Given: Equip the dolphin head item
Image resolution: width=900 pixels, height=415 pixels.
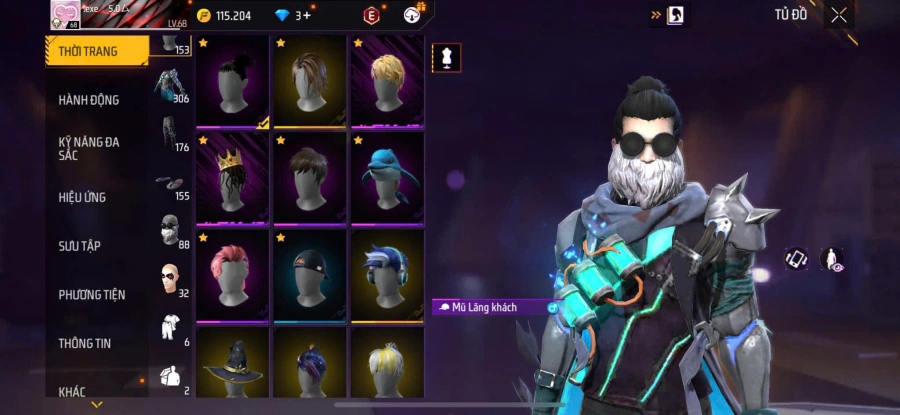Looking at the screenshot, I should [x=387, y=177].
